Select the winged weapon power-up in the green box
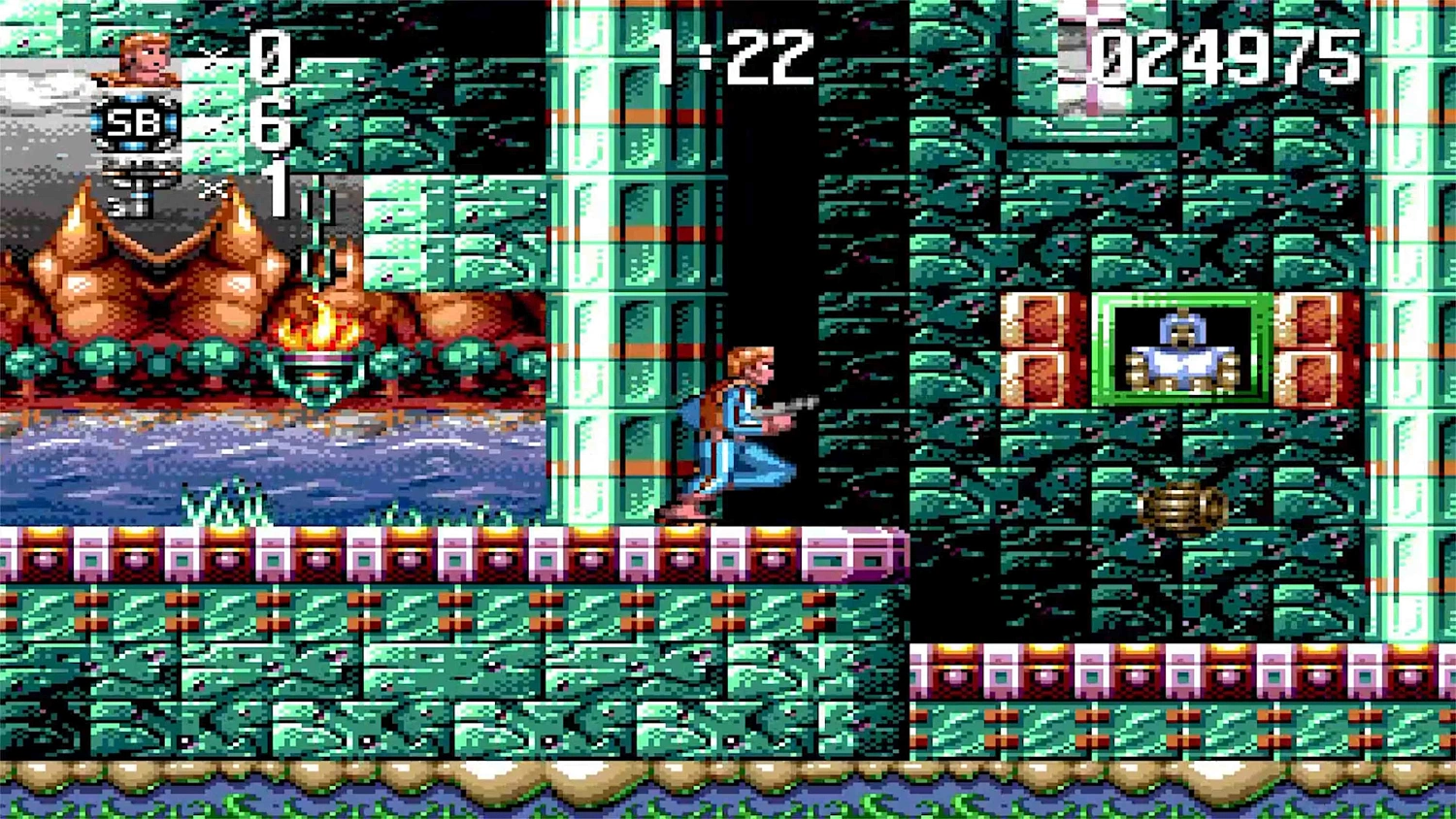This screenshot has height=819, width=1456. coord(1182,356)
